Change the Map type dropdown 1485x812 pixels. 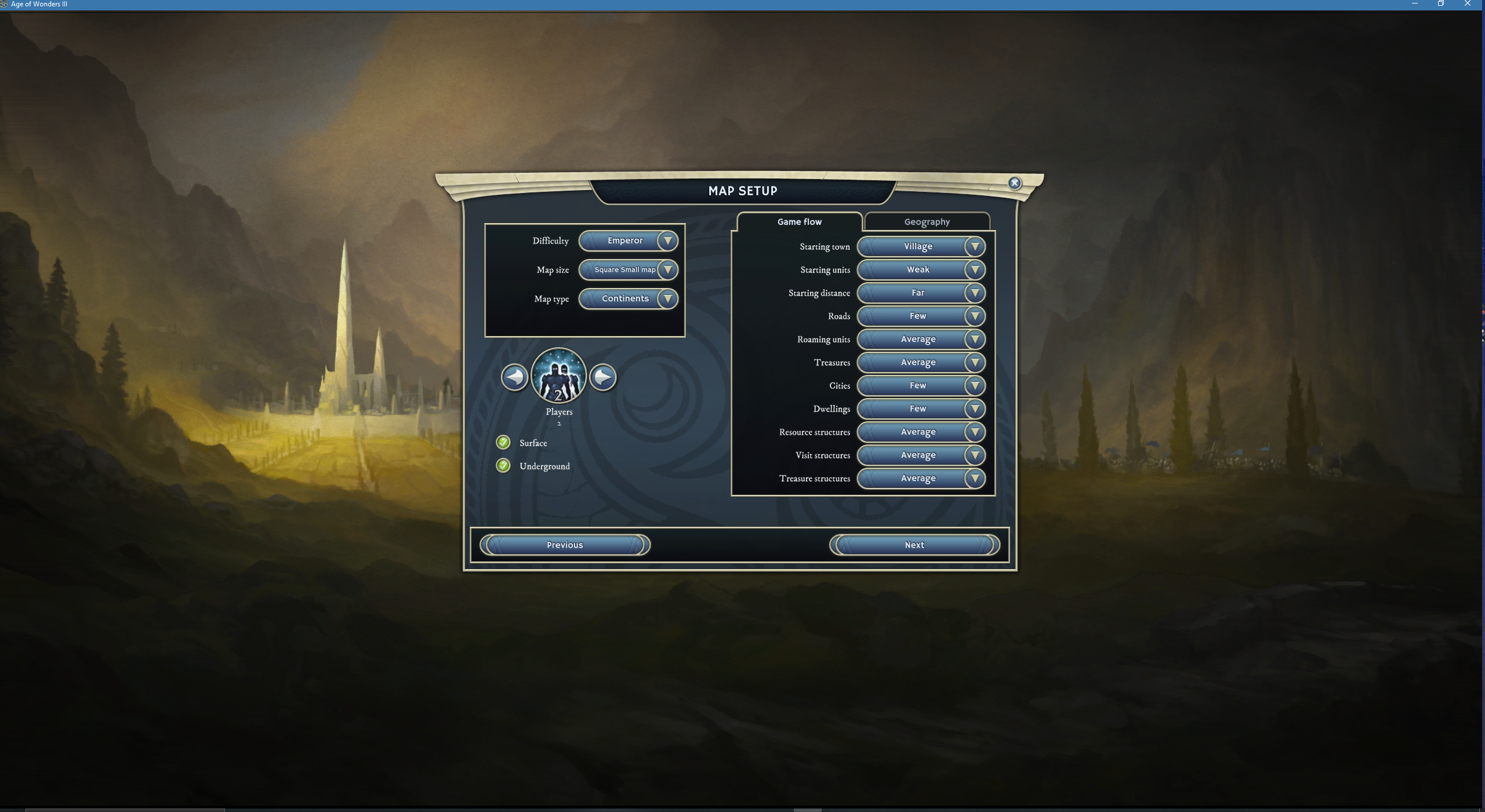629,298
